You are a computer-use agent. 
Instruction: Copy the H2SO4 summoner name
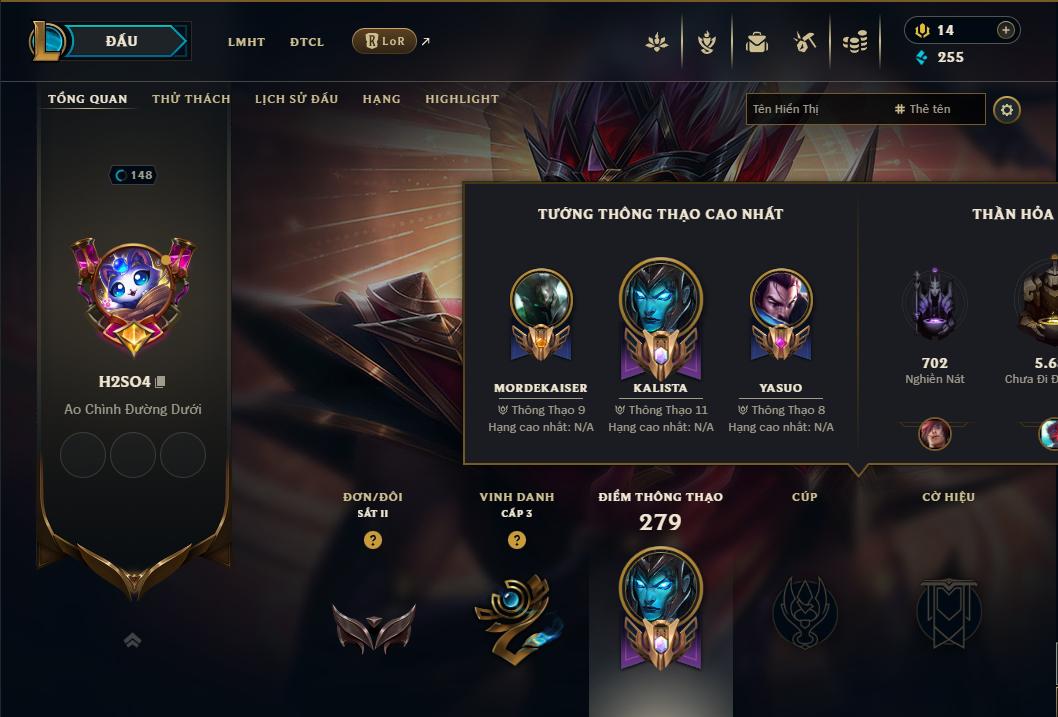tap(161, 382)
